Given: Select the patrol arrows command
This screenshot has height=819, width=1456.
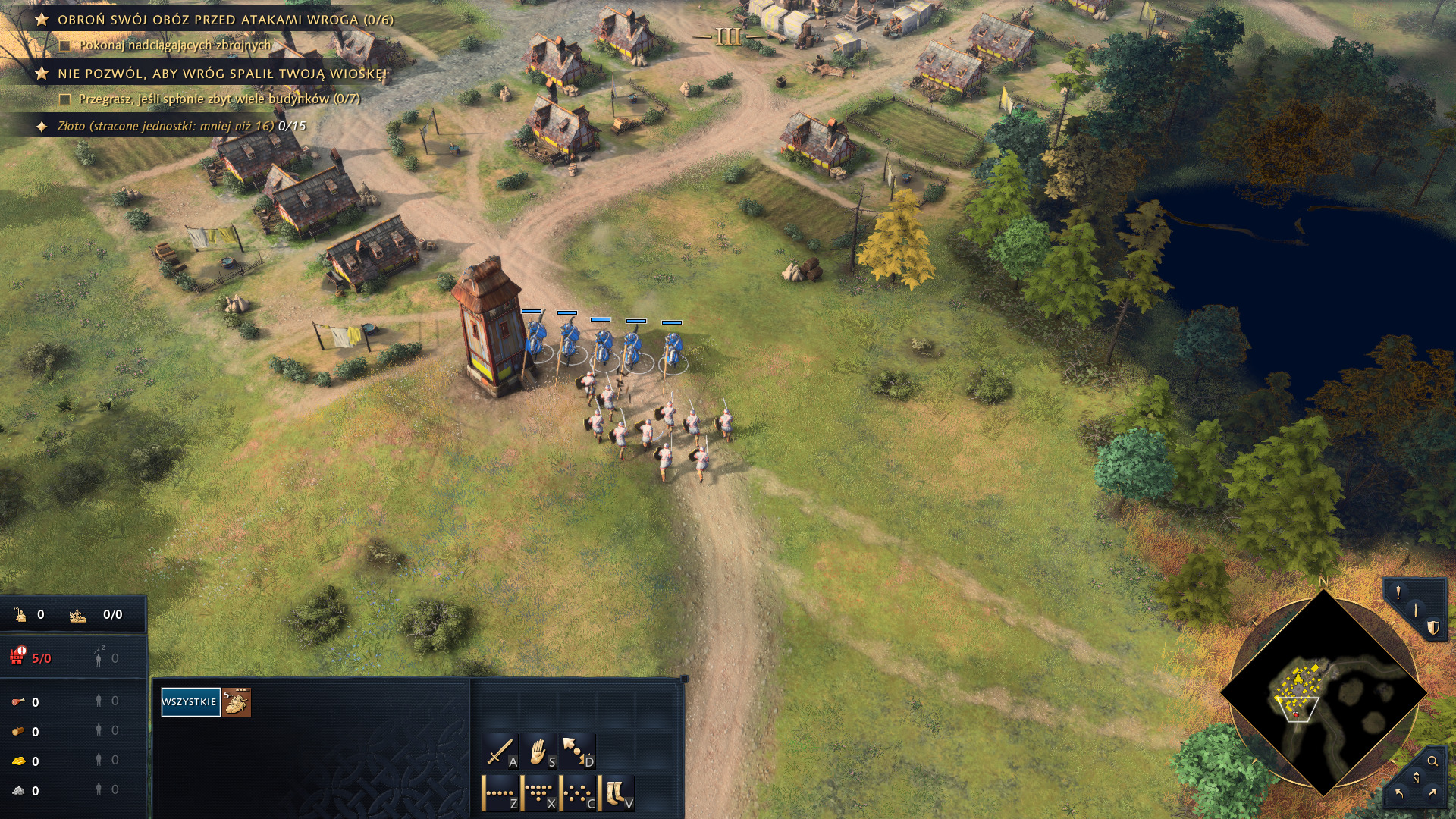Looking at the screenshot, I should coord(577,752).
